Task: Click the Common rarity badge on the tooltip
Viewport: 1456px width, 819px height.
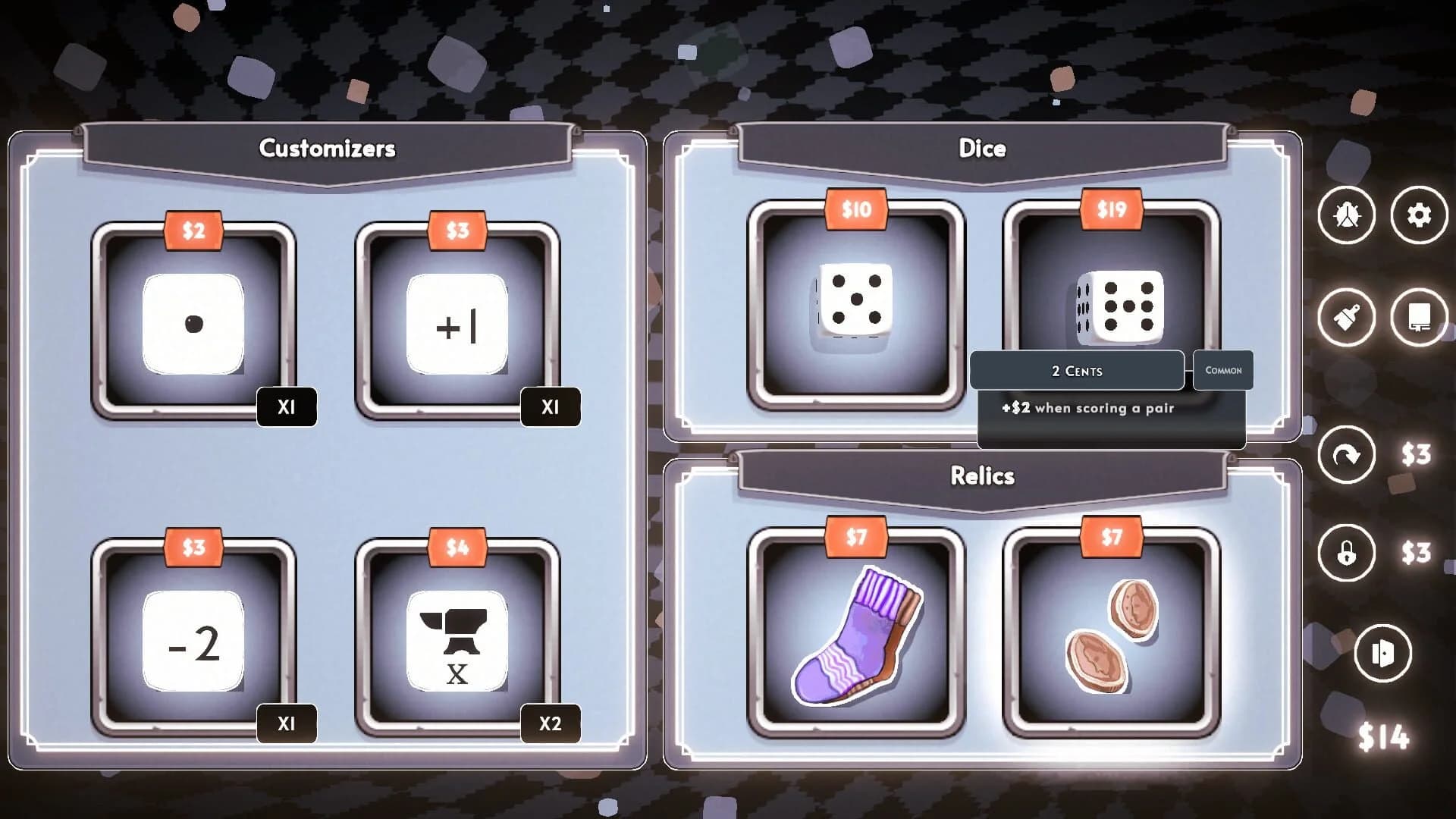Action: 1222,371
